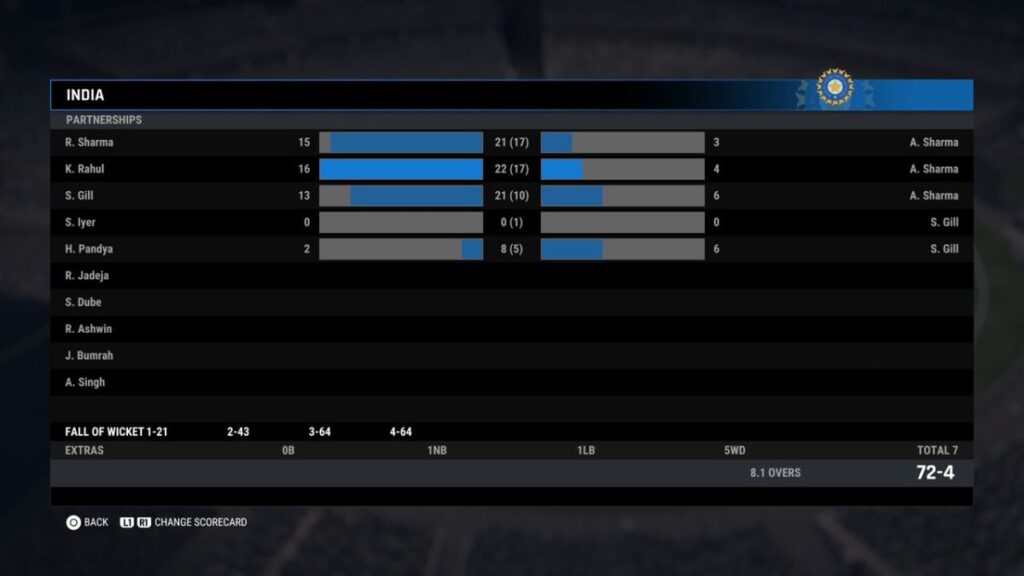The image size is (1024, 576).
Task: Highlight the J. Bumrah row
Action: tap(511, 356)
